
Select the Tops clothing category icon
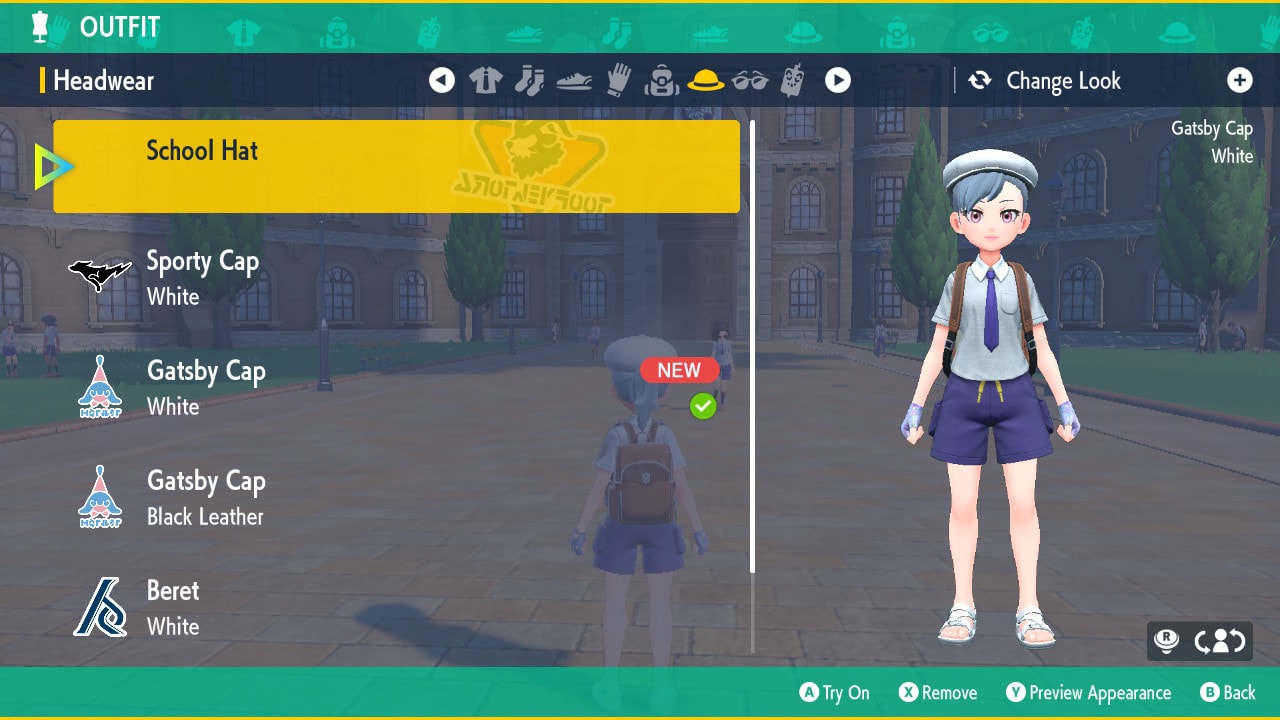pyautogui.click(x=486, y=80)
